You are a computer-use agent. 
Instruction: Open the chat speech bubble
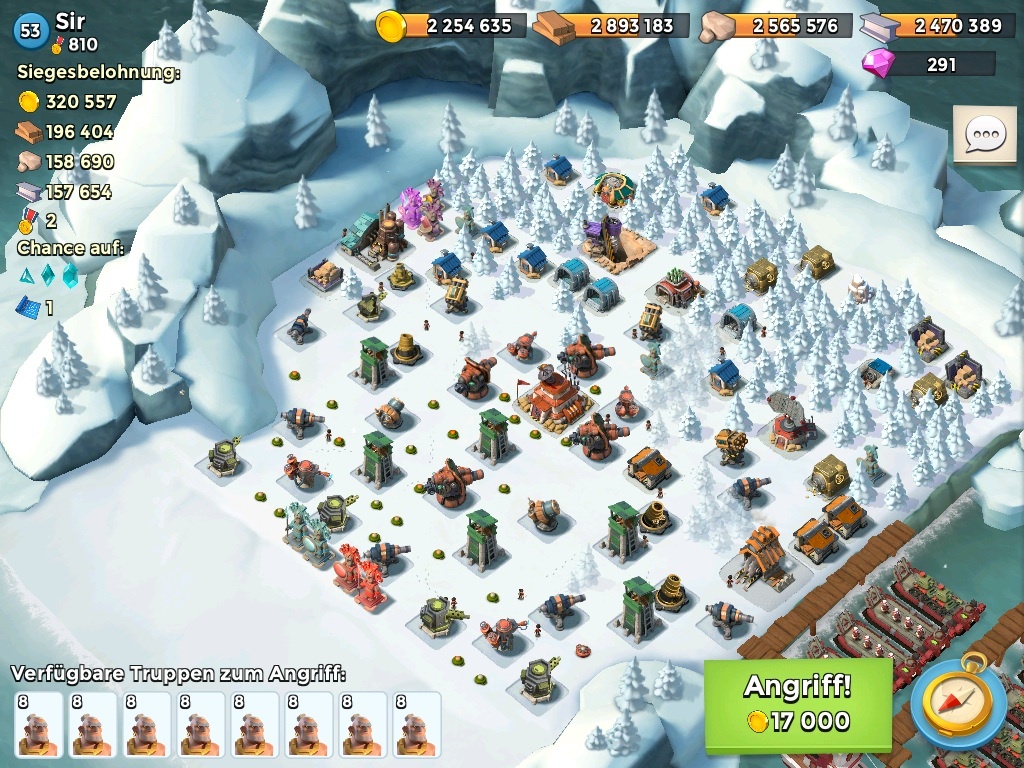pyautogui.click(x=984, y=135)
